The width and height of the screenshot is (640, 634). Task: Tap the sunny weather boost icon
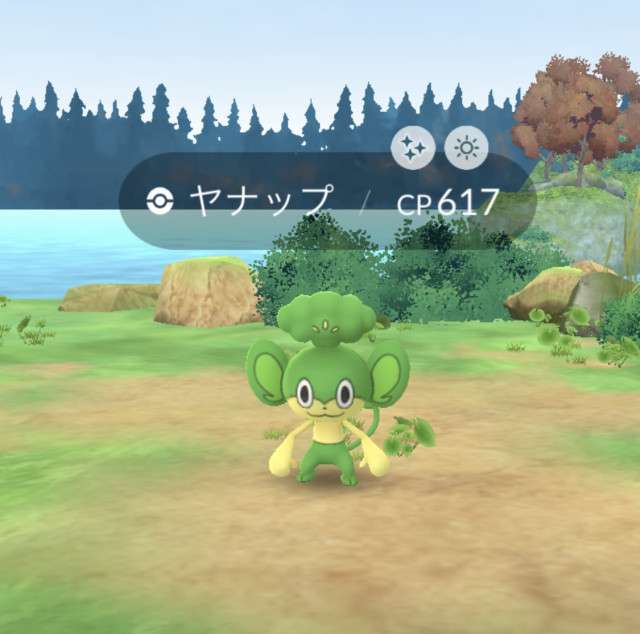click(x=465, y=149)
